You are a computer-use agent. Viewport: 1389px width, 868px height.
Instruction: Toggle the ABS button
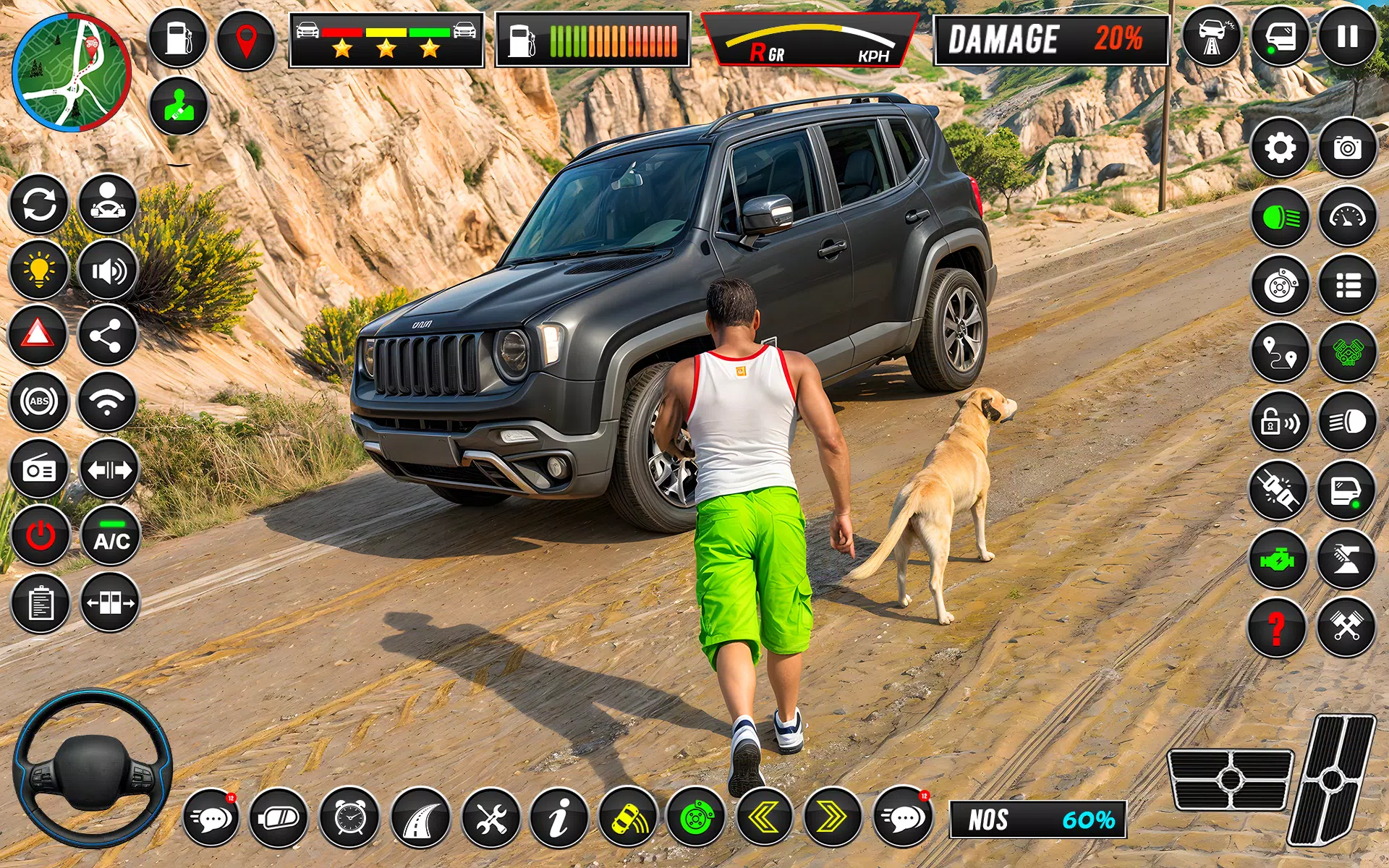(38, 401)
